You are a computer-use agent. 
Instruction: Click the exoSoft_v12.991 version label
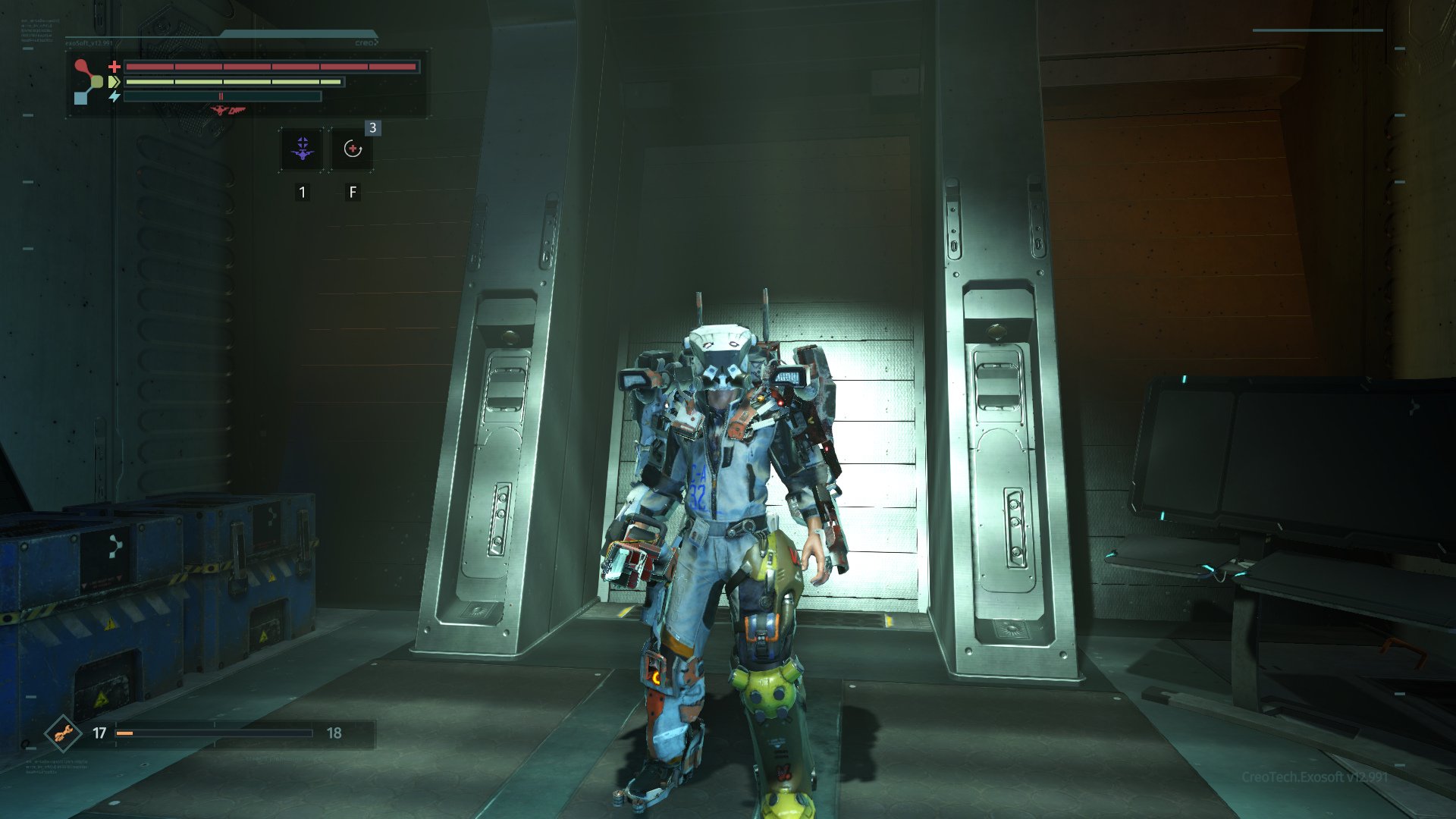[x=88, y=43]
